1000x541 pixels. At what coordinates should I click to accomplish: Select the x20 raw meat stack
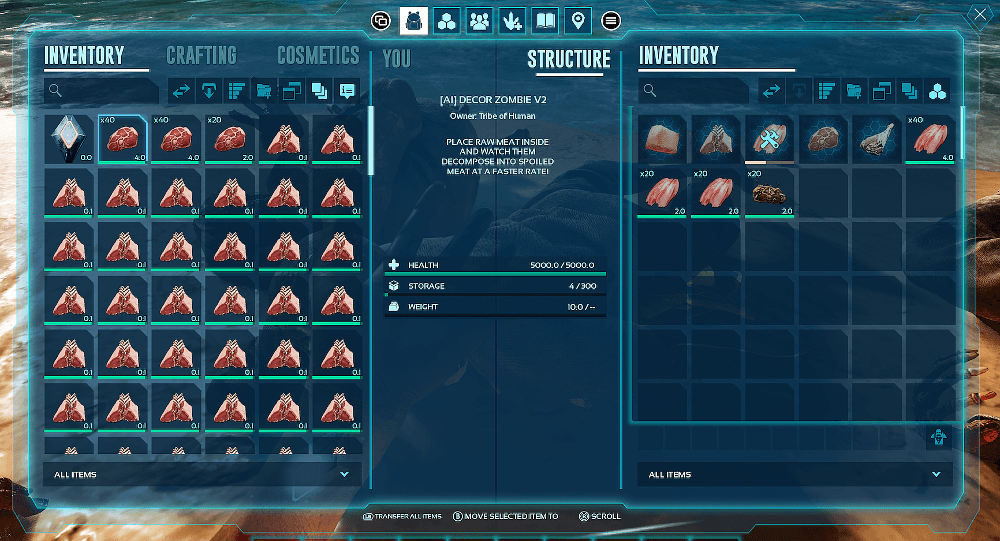(x=229, y=138)
